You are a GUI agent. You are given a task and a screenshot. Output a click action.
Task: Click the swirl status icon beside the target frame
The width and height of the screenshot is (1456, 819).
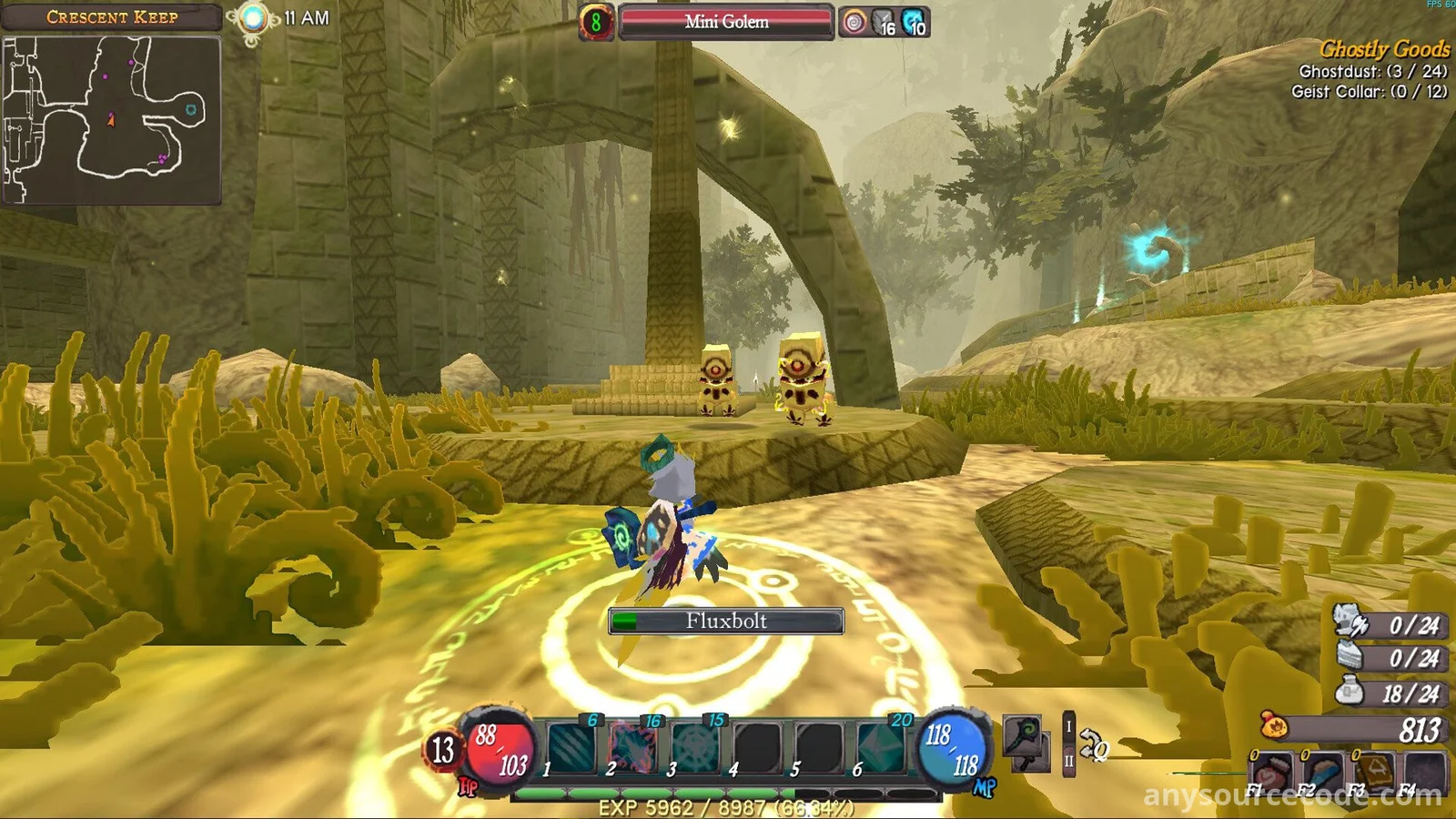(x=854, y=23)
